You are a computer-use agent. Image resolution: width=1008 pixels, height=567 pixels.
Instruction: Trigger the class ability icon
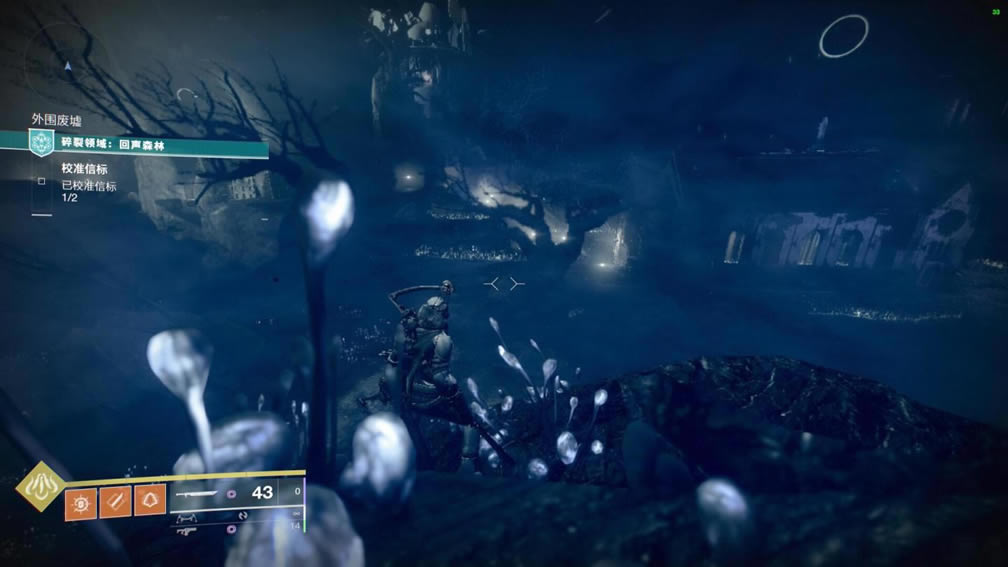coord(150,500)
